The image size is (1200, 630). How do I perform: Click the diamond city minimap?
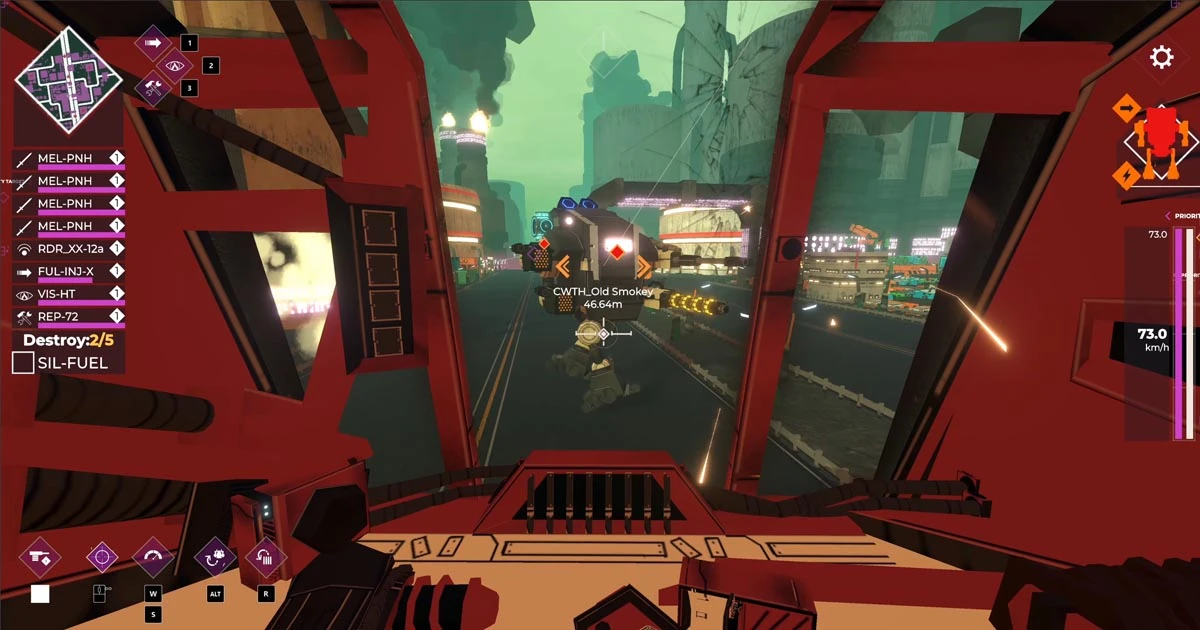68,79
